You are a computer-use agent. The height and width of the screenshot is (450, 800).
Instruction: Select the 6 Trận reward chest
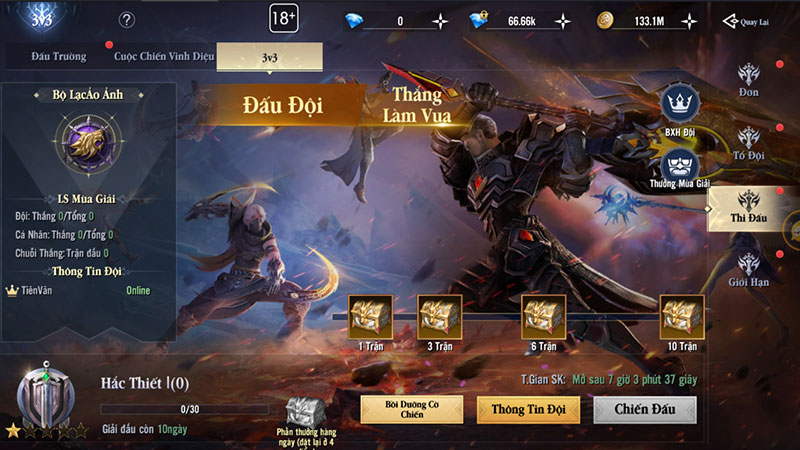click(x=544, y=317)
